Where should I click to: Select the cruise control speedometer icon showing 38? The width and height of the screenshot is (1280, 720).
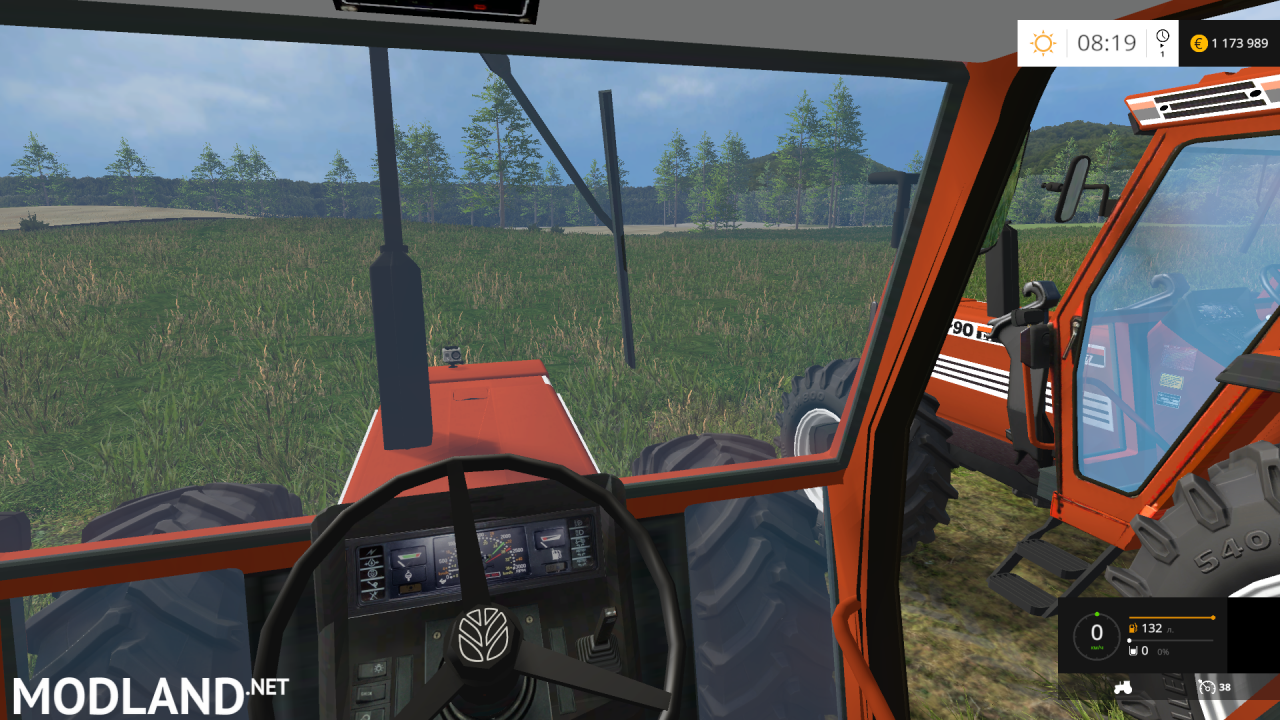click(1207, 688)
